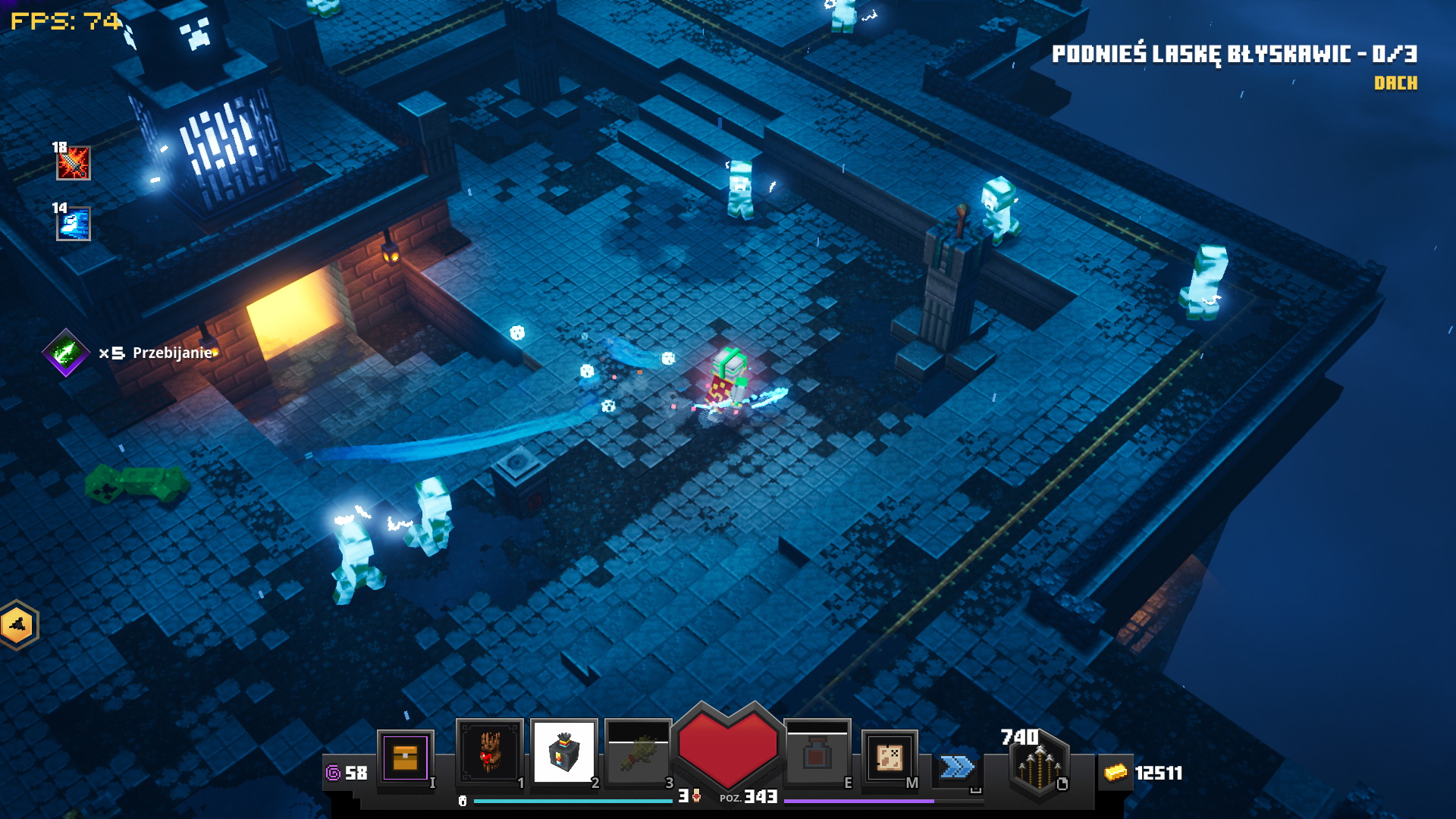Click the sword burst status effect icon
Image resolution: width=1456 pixels, height=819 pixels.
click(74, 163)
